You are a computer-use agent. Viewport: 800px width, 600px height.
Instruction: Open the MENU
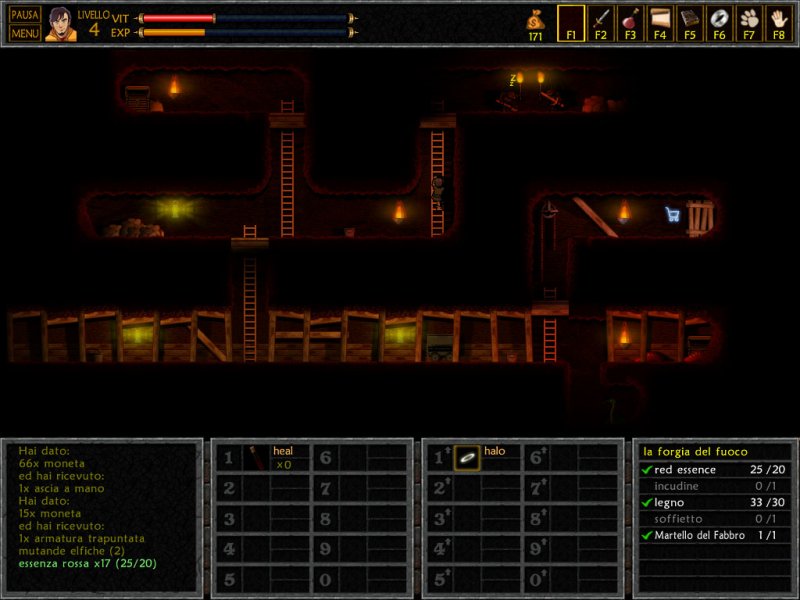[25, 33]
